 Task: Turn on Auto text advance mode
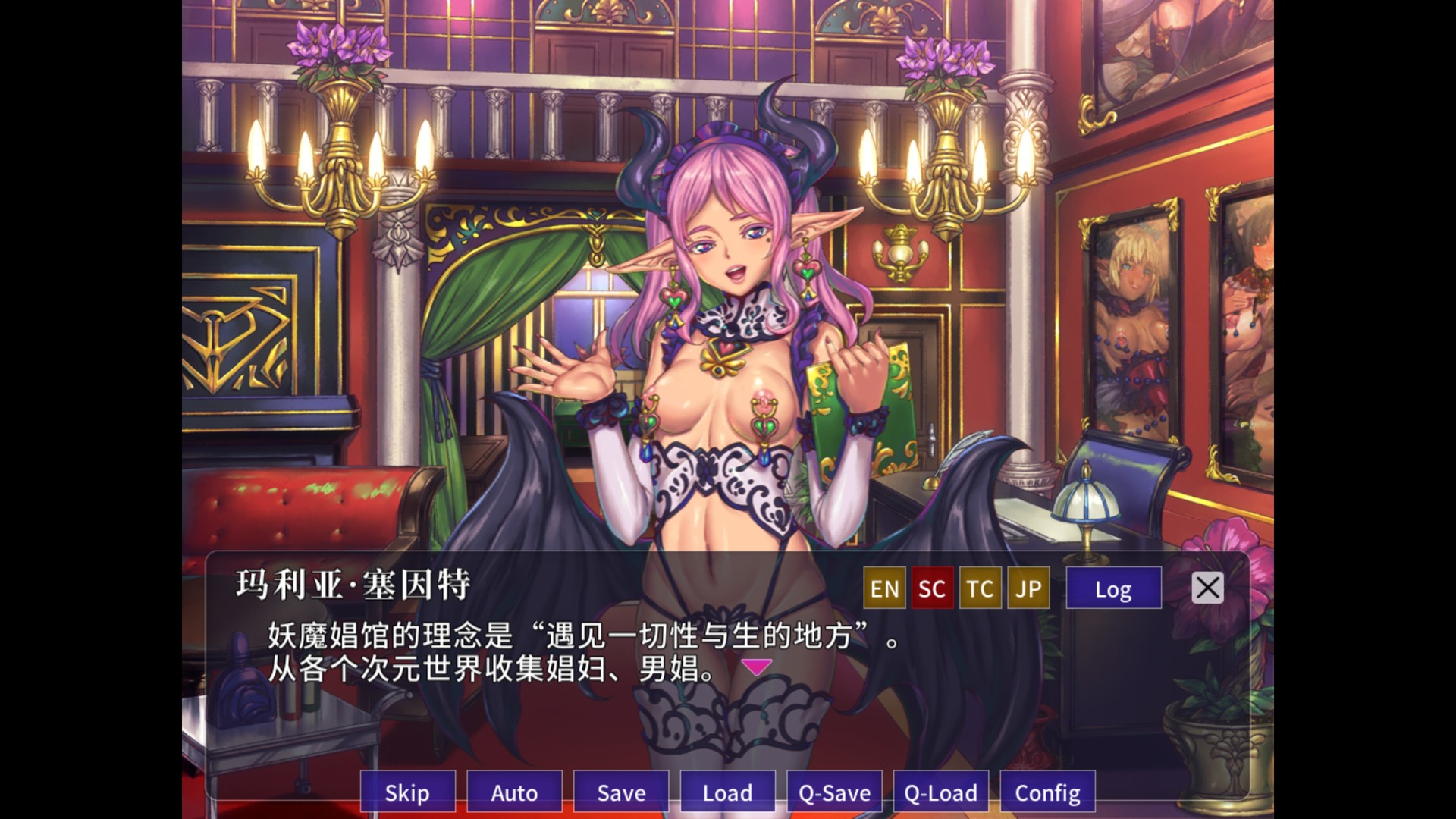pyautogui.click(x=514, y=792)
